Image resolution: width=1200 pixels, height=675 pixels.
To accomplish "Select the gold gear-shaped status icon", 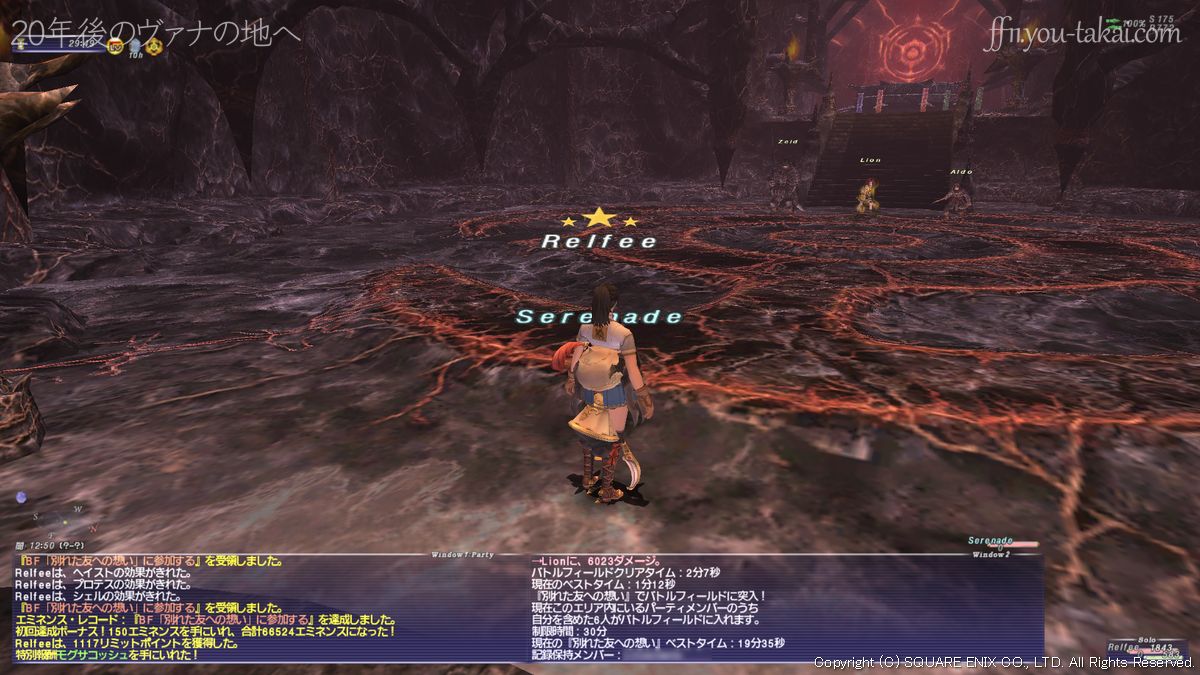I will [154, 46].
